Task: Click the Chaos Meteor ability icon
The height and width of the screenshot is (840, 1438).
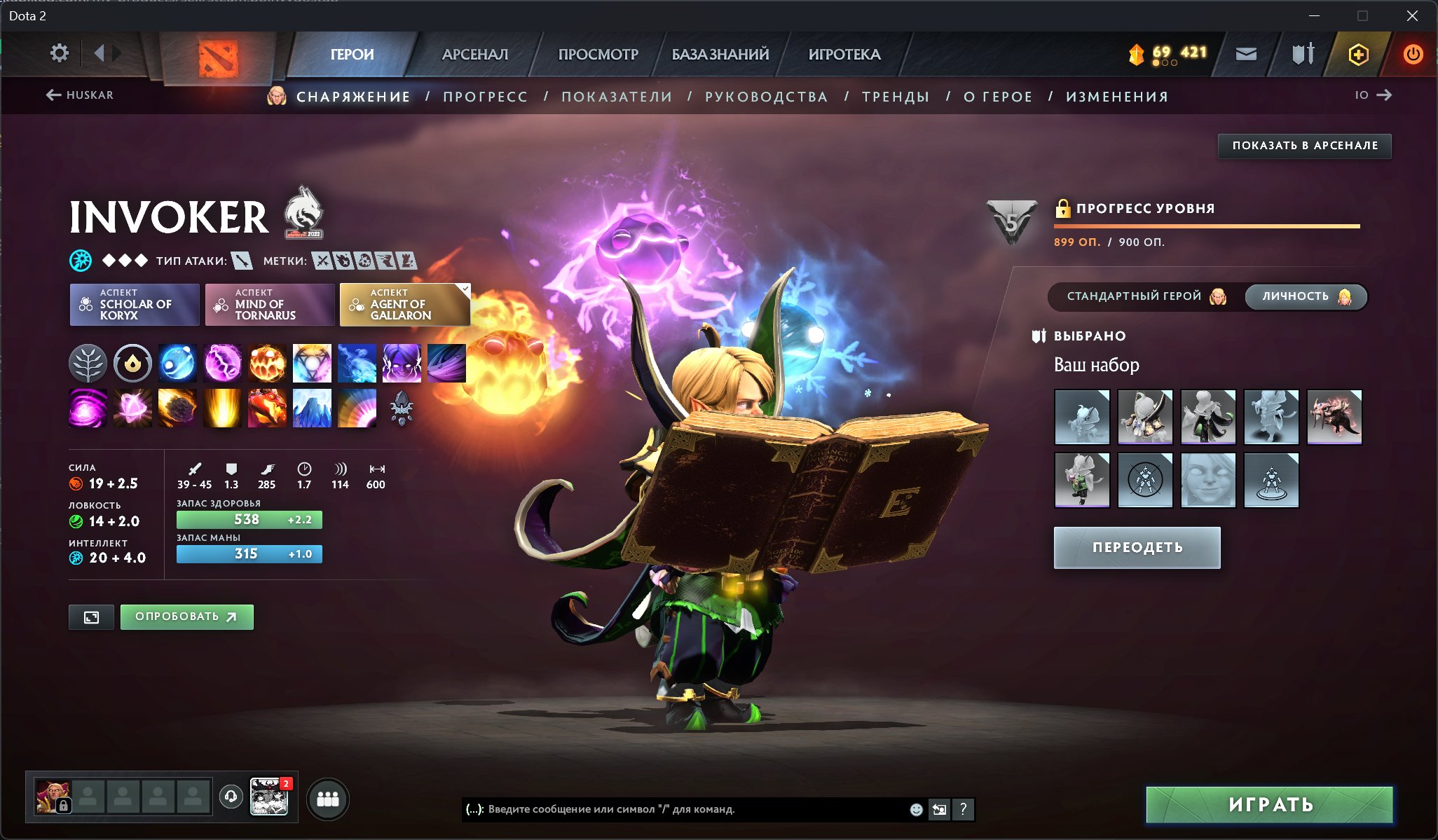Action: click(177, 408)
